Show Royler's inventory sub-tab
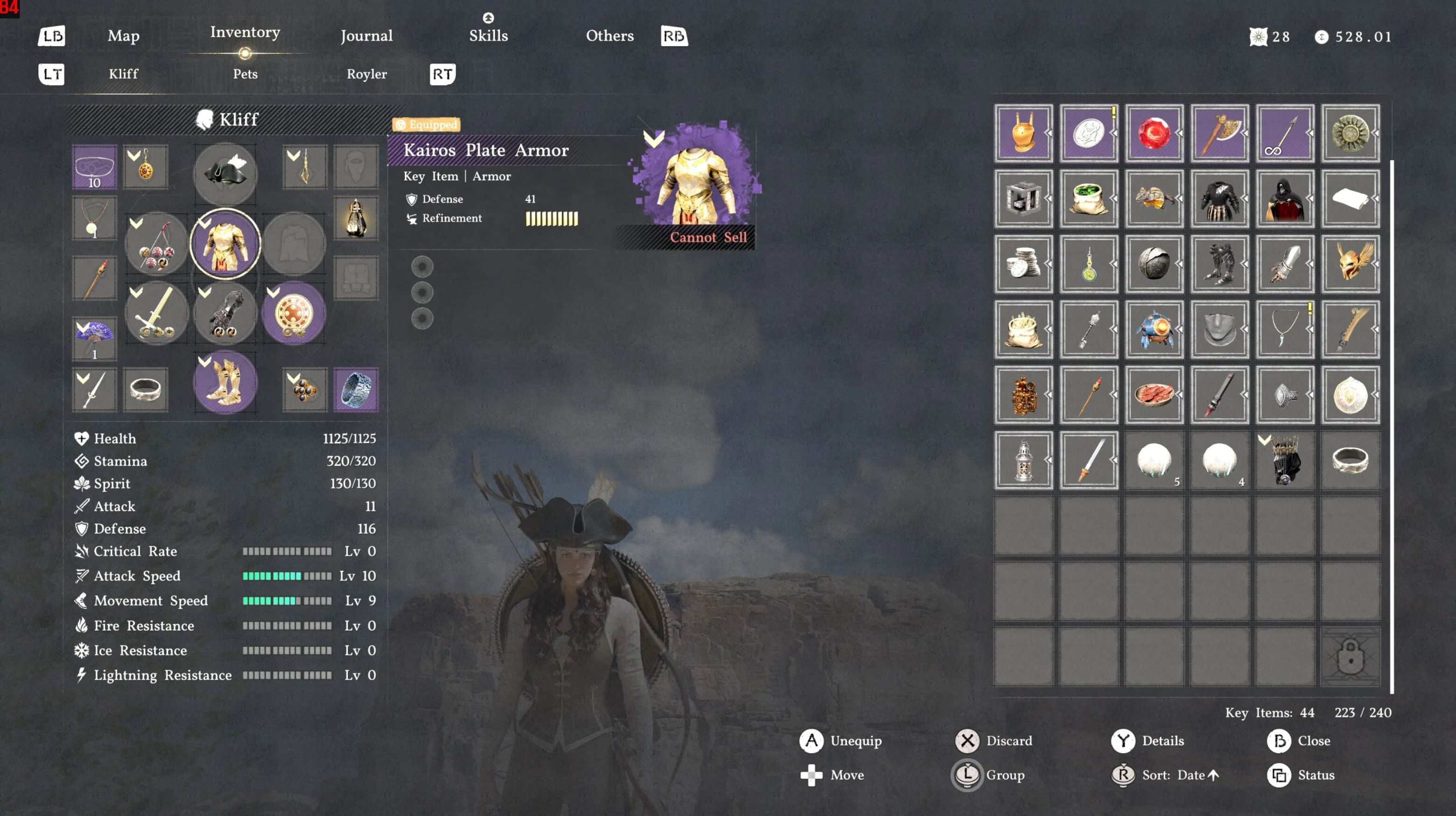Screen dimensions: 1456x816 point(366,74)
